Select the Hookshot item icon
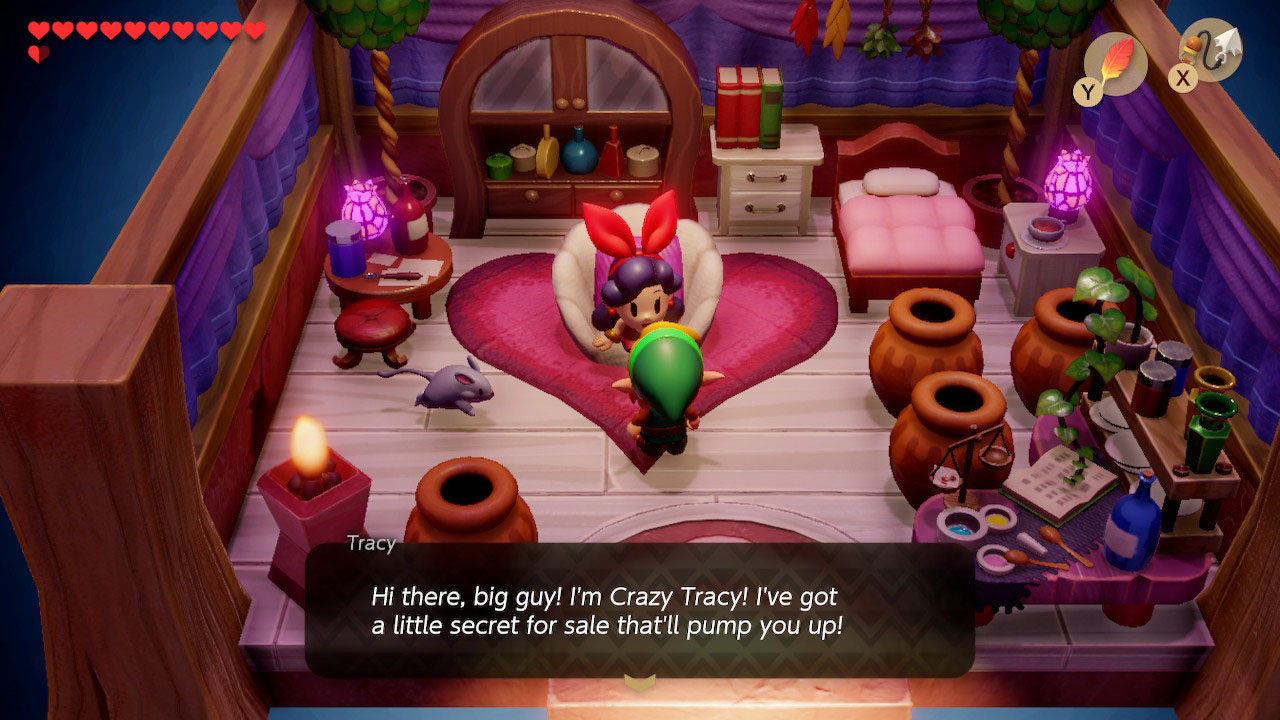 click(x=1212, y=50)
